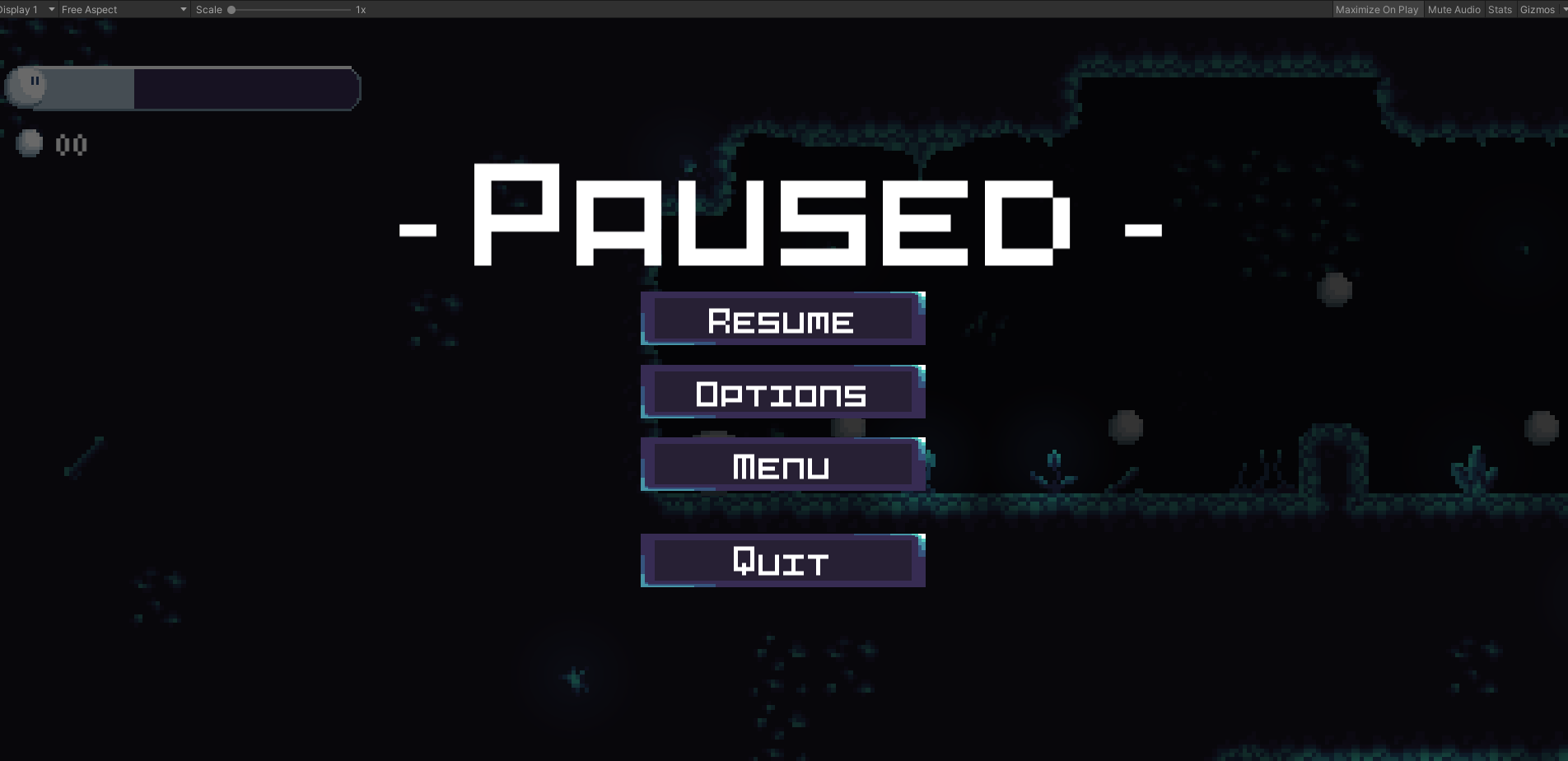Click the 1x scale value label
Viewport: 1568px width, 761px height.
click(359, 9)
